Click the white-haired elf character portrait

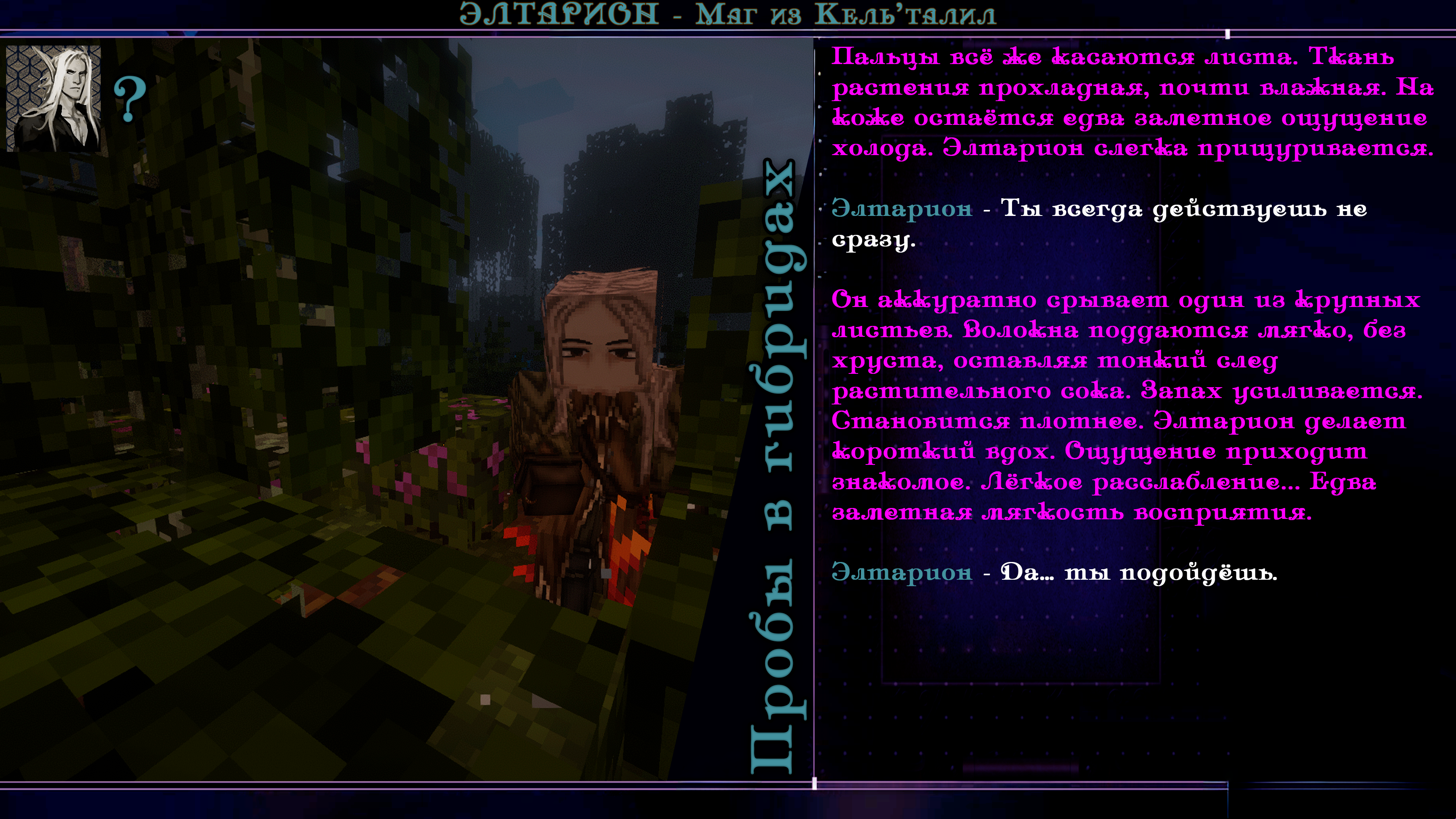(54, 98)
